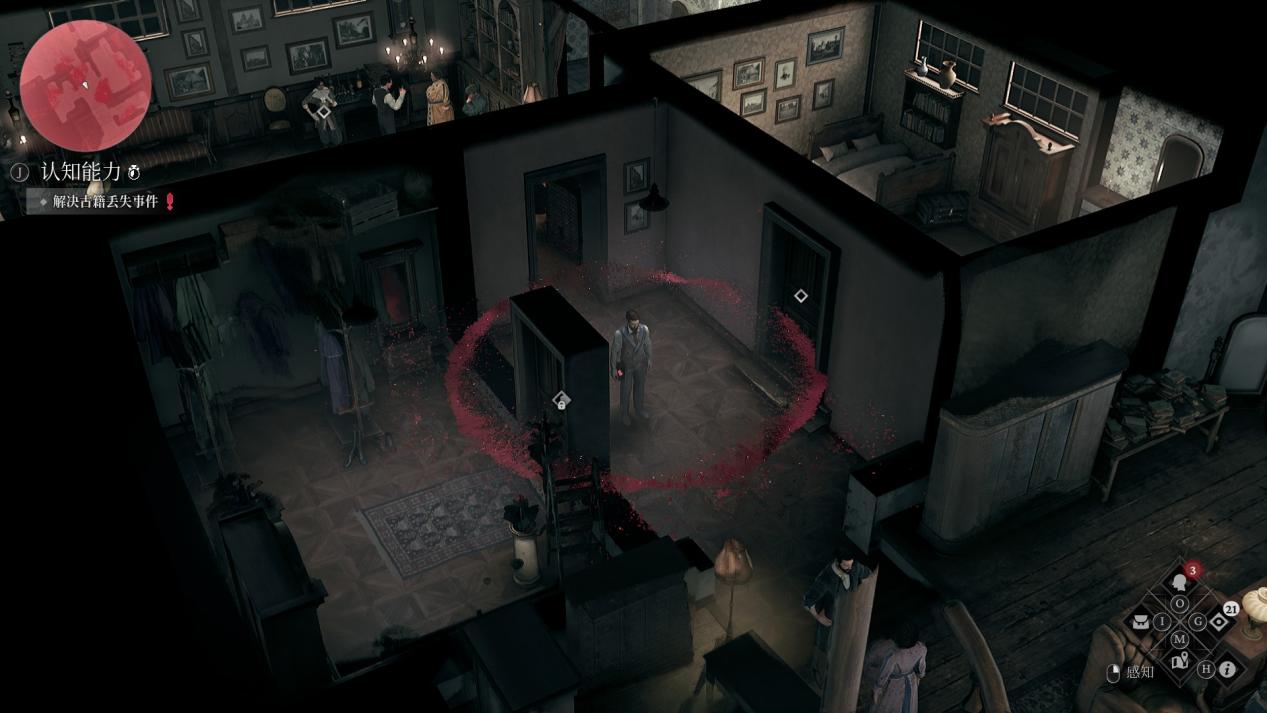Screen dimensions: 1267x713
Task: Open the head silhouette mind menu
Action: pyautogui.click(x=1180, y=581)
